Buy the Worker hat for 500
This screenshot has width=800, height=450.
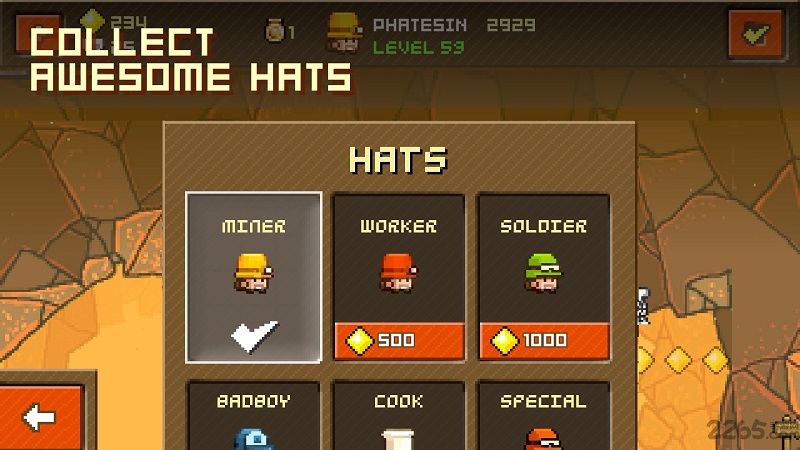point(398,341)
